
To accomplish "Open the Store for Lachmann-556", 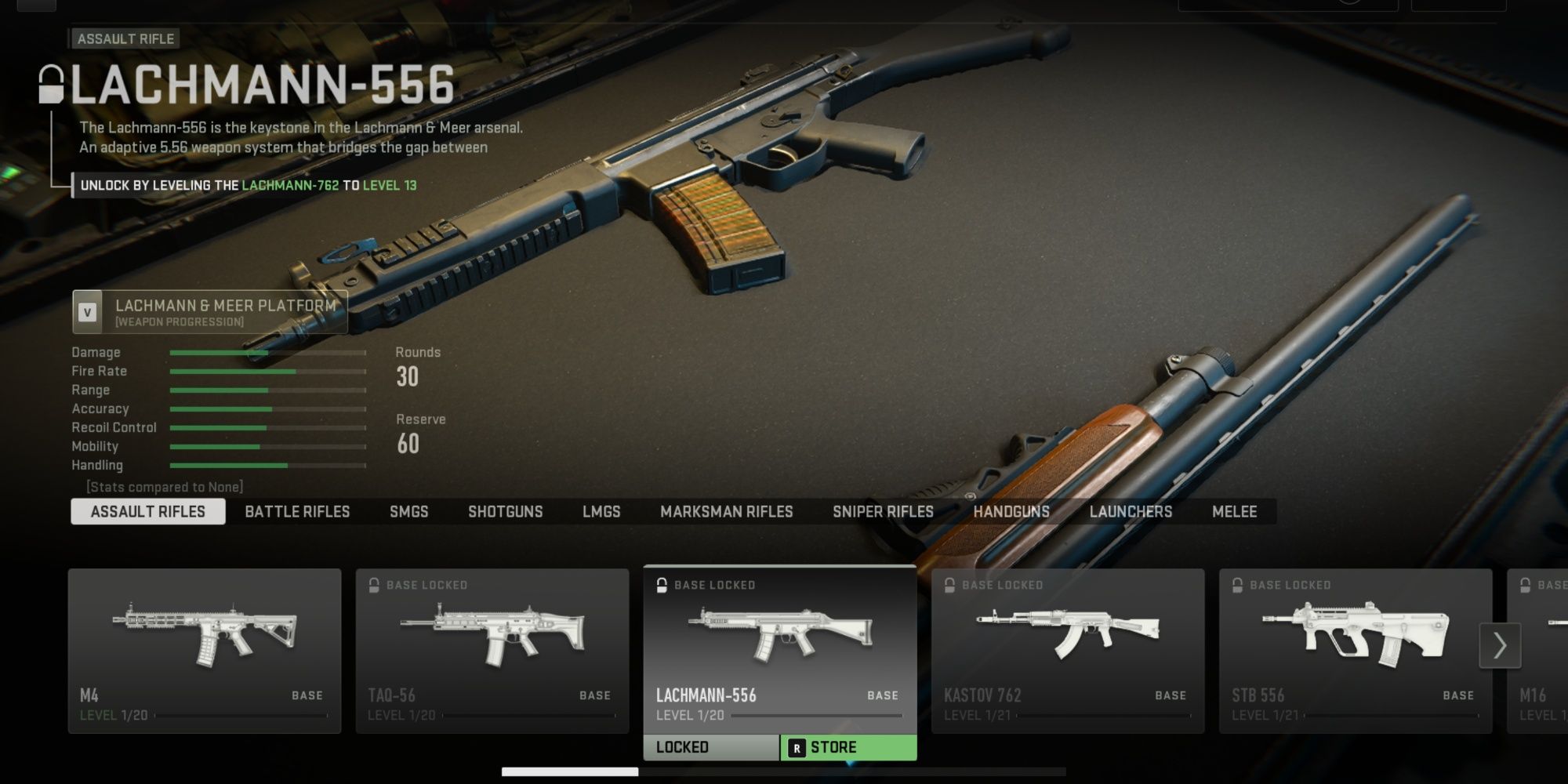I will click(849, 748).
